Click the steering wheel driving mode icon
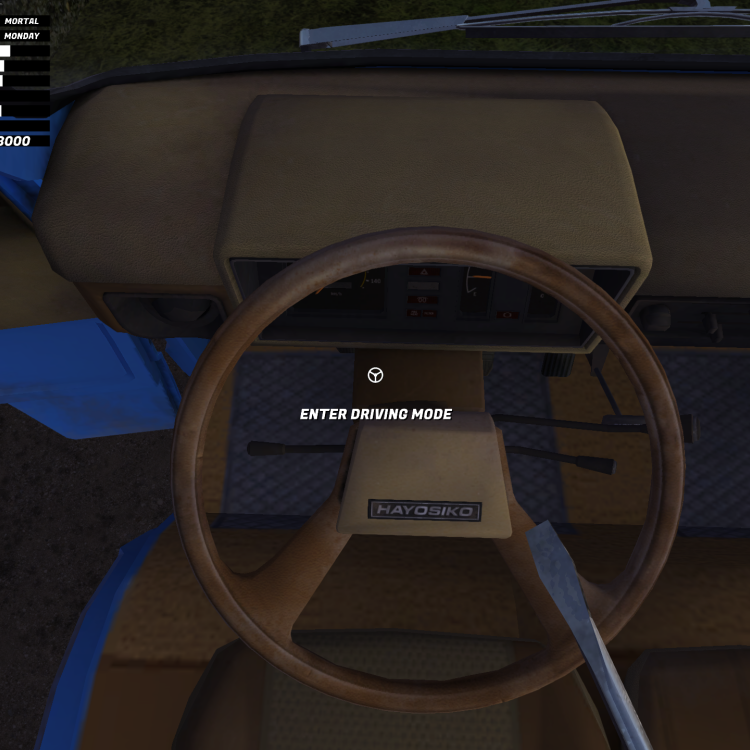The width and height of the screenshot is (750, 750). (x=375, y=375)
